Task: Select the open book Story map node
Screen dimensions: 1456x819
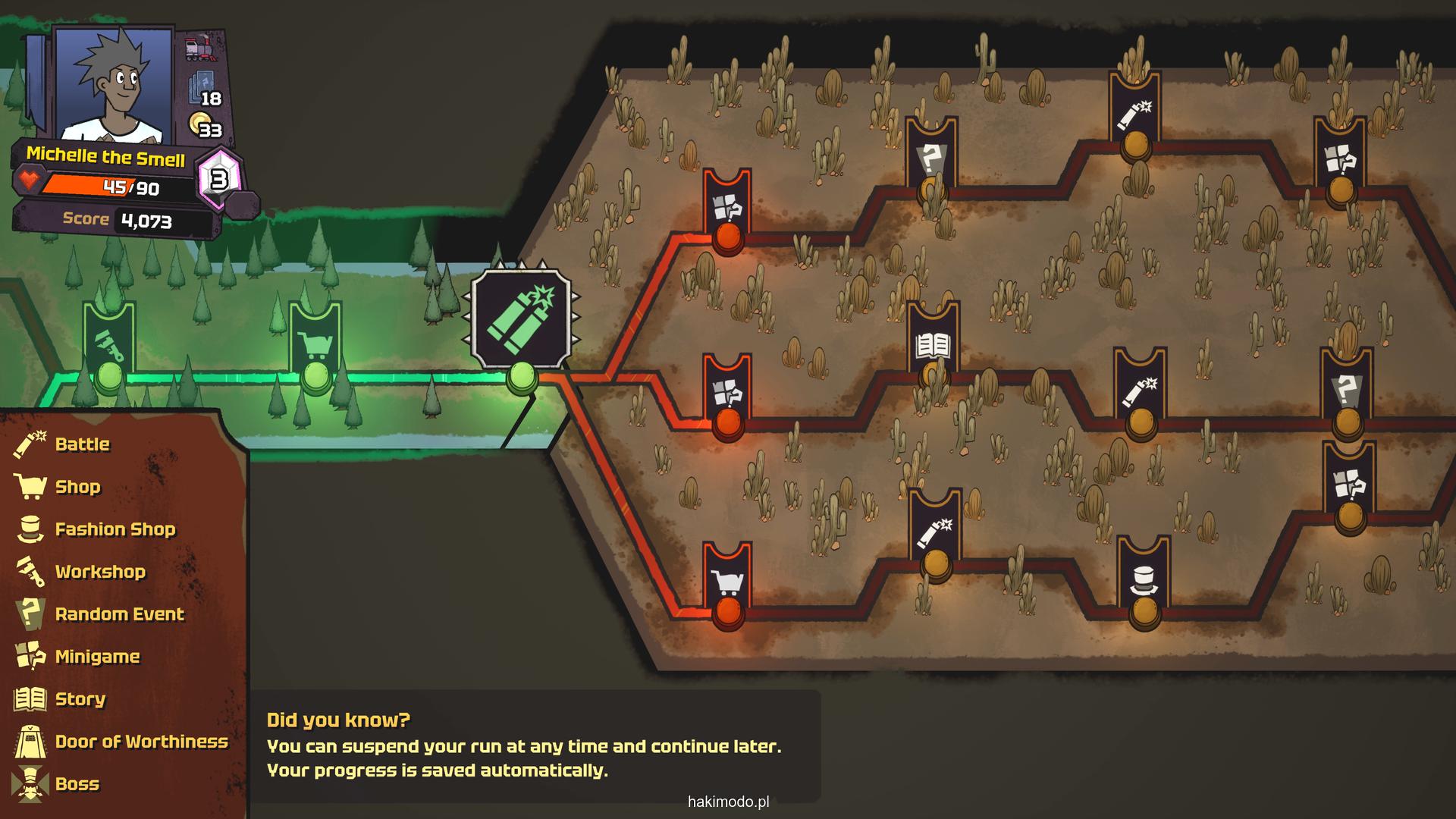Action: point(933,347)
